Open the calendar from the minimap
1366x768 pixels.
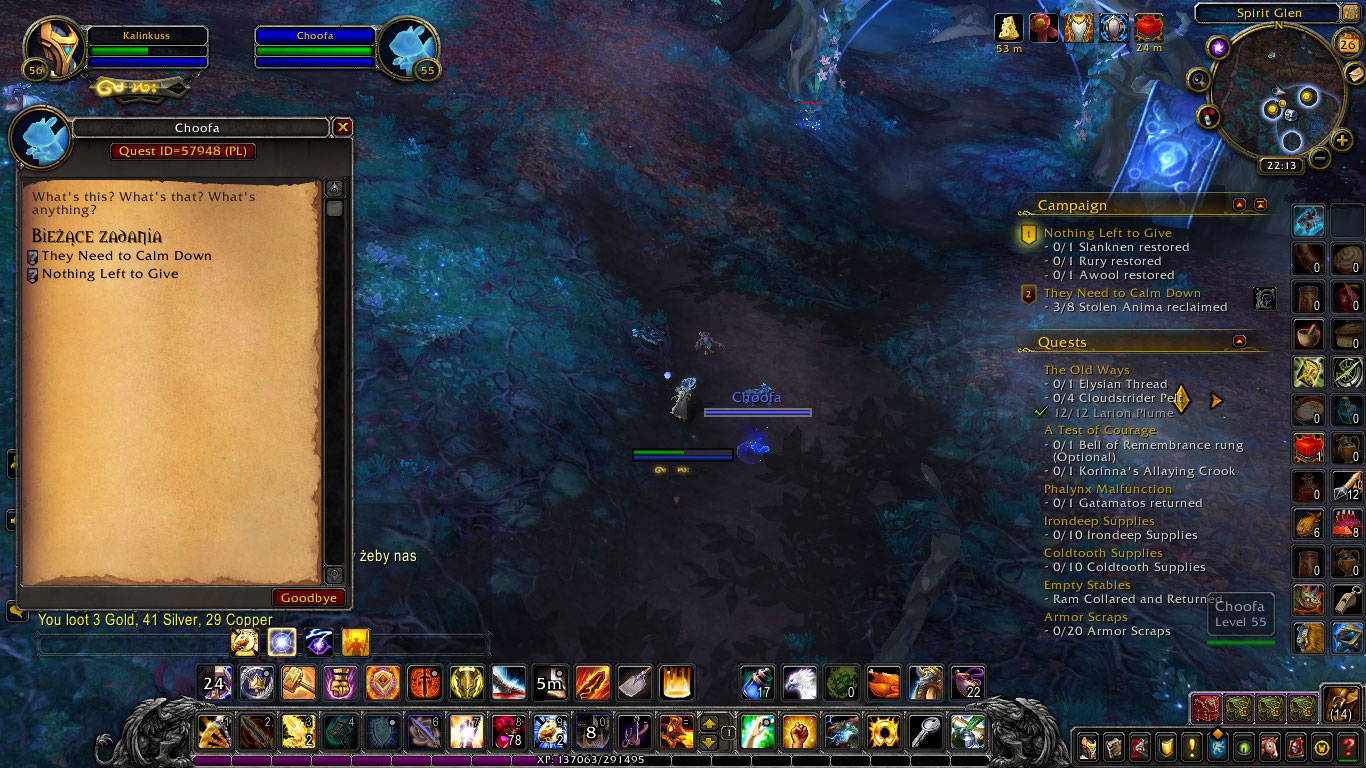tap(1347, 43)
